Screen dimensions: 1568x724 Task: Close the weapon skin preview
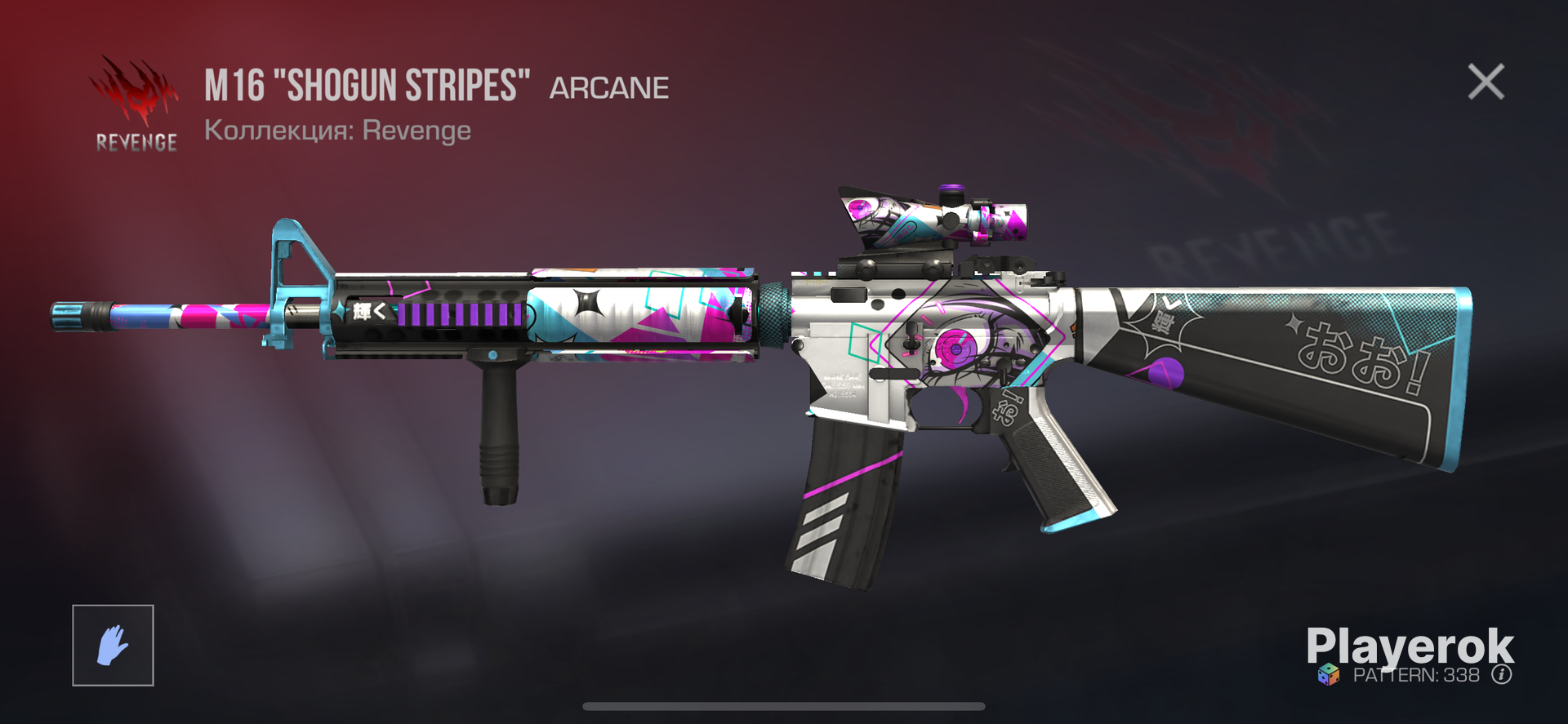tap(1486, 82)
